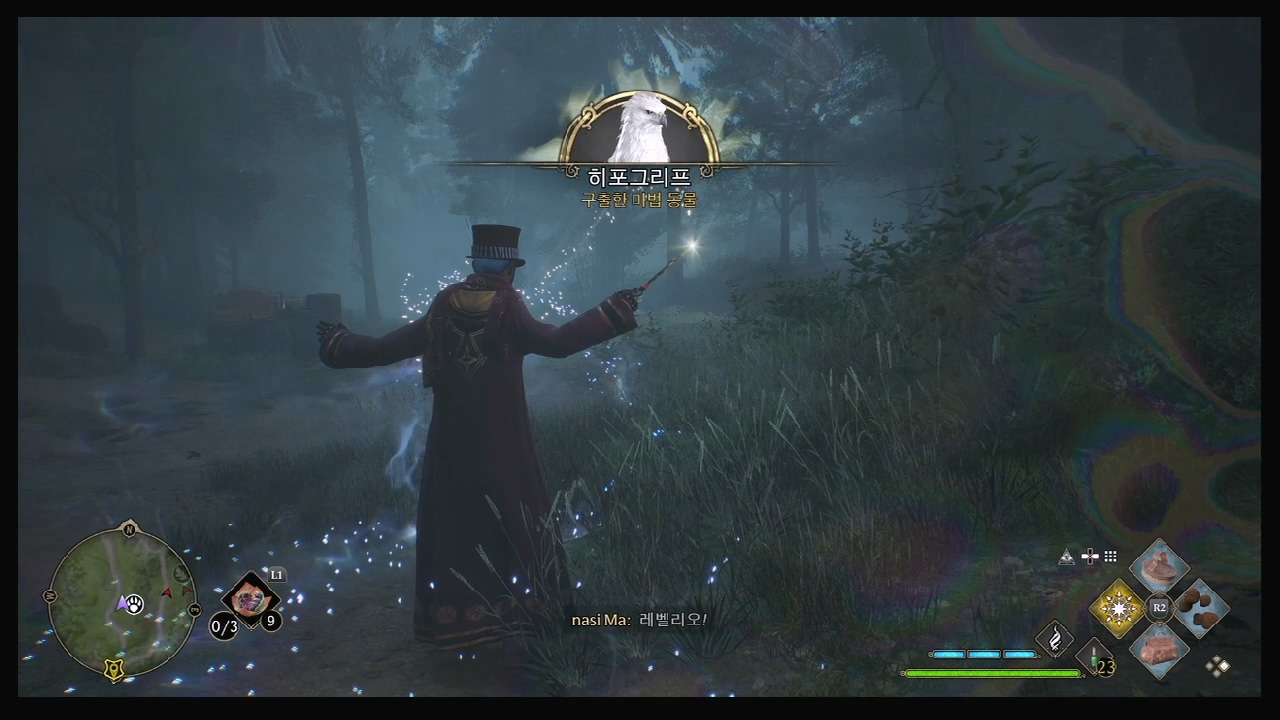Click the four-diamond spell set selector
Image resolution: width=1280 pixels, height=720 pixels.
pos(1218,666)
